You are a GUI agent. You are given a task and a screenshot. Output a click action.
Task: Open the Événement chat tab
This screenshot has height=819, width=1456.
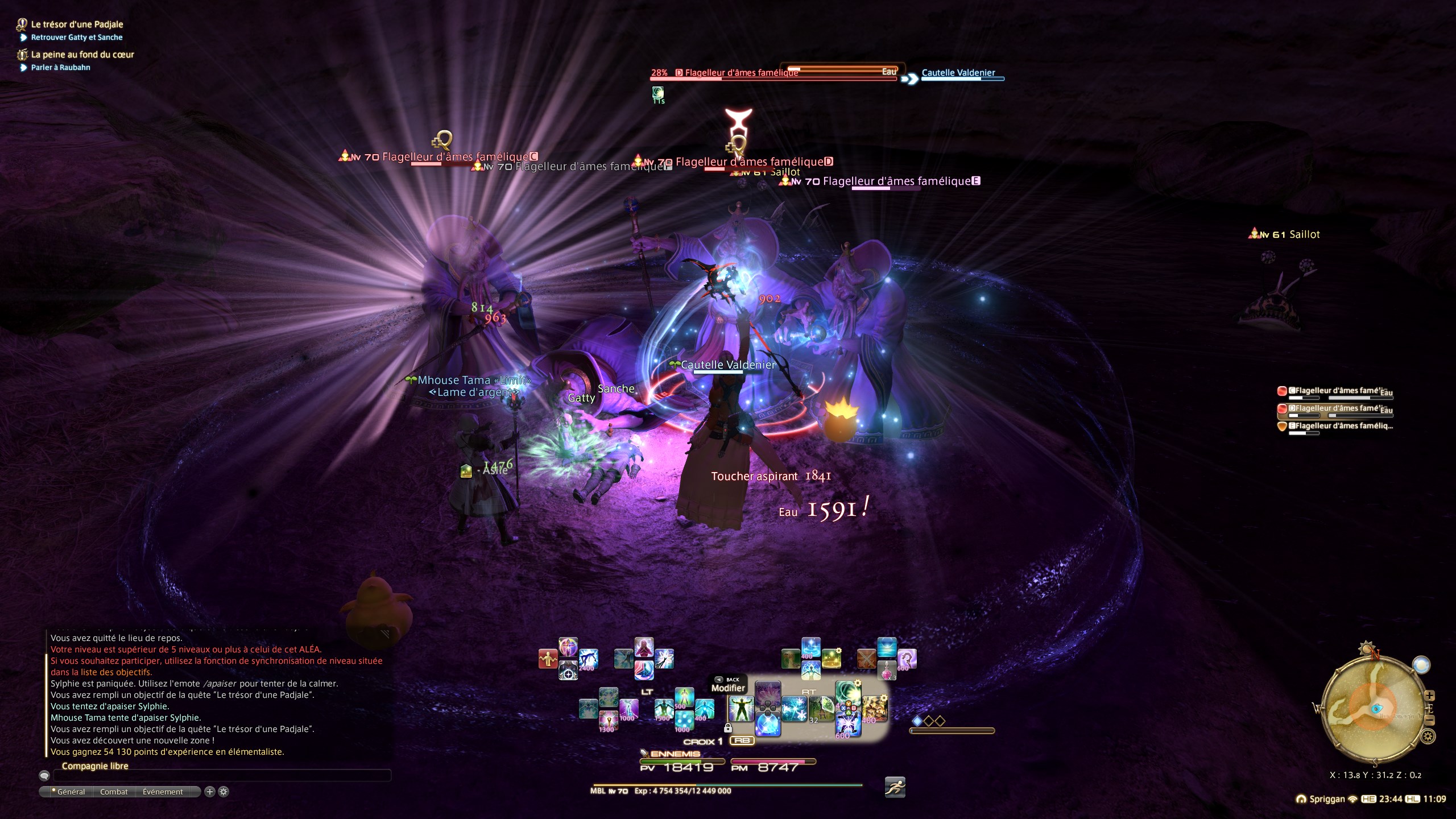pyautogui.click(x=163, y=792)
